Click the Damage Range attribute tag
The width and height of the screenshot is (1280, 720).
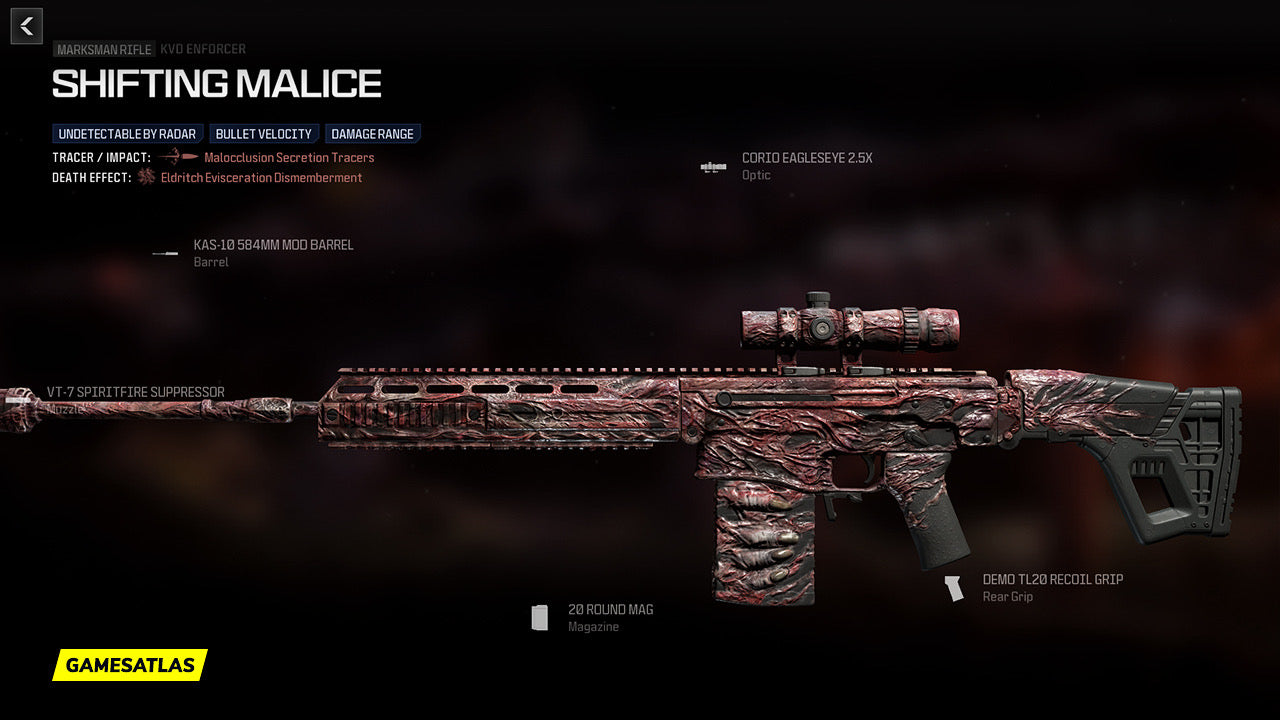click(372, 134)
